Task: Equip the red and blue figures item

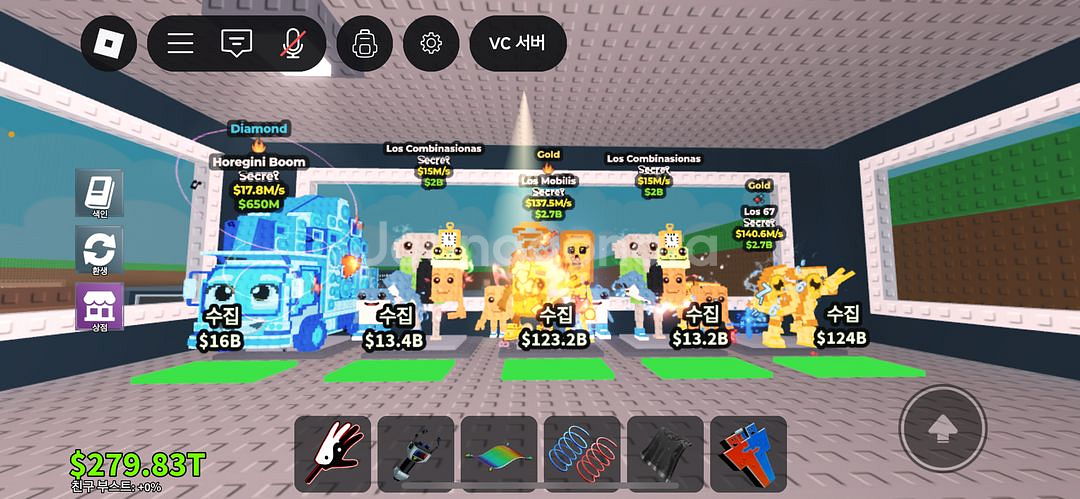Action: (748, 454)
